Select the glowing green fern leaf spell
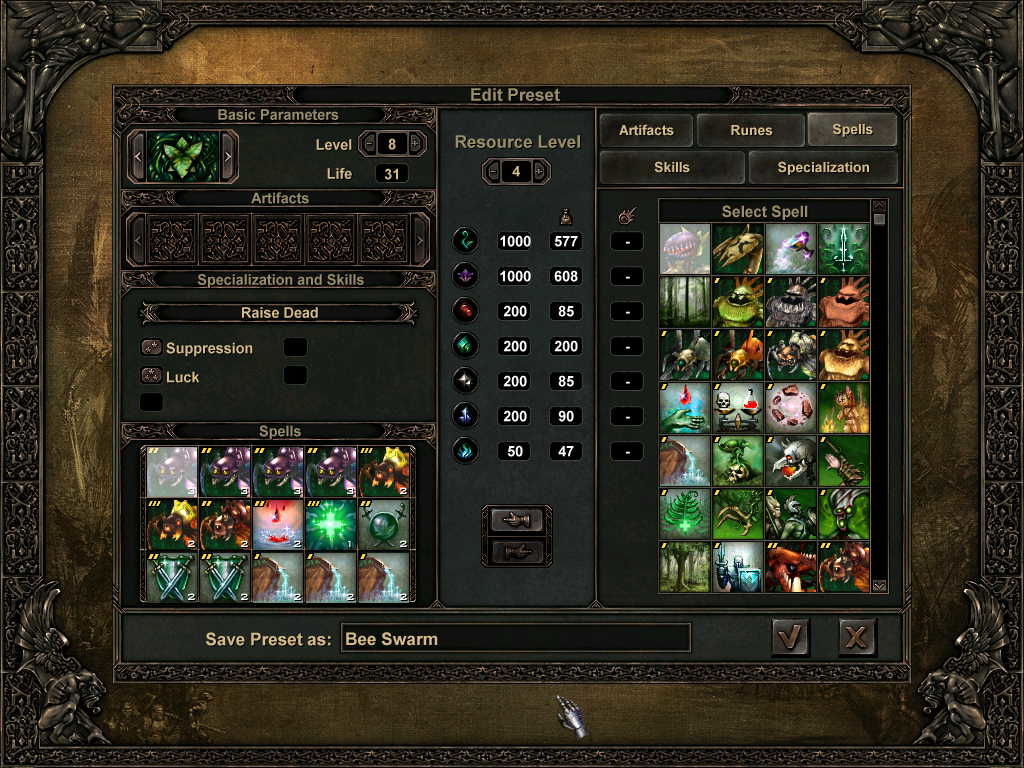 point(685,513)
